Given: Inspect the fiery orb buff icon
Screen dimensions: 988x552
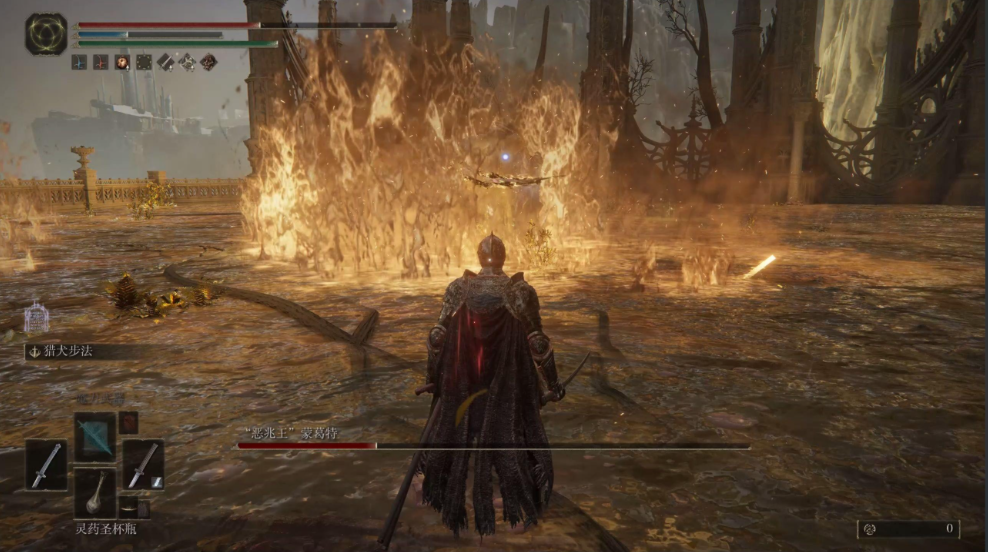Looking at the screenshot, I should coord(122,62).
